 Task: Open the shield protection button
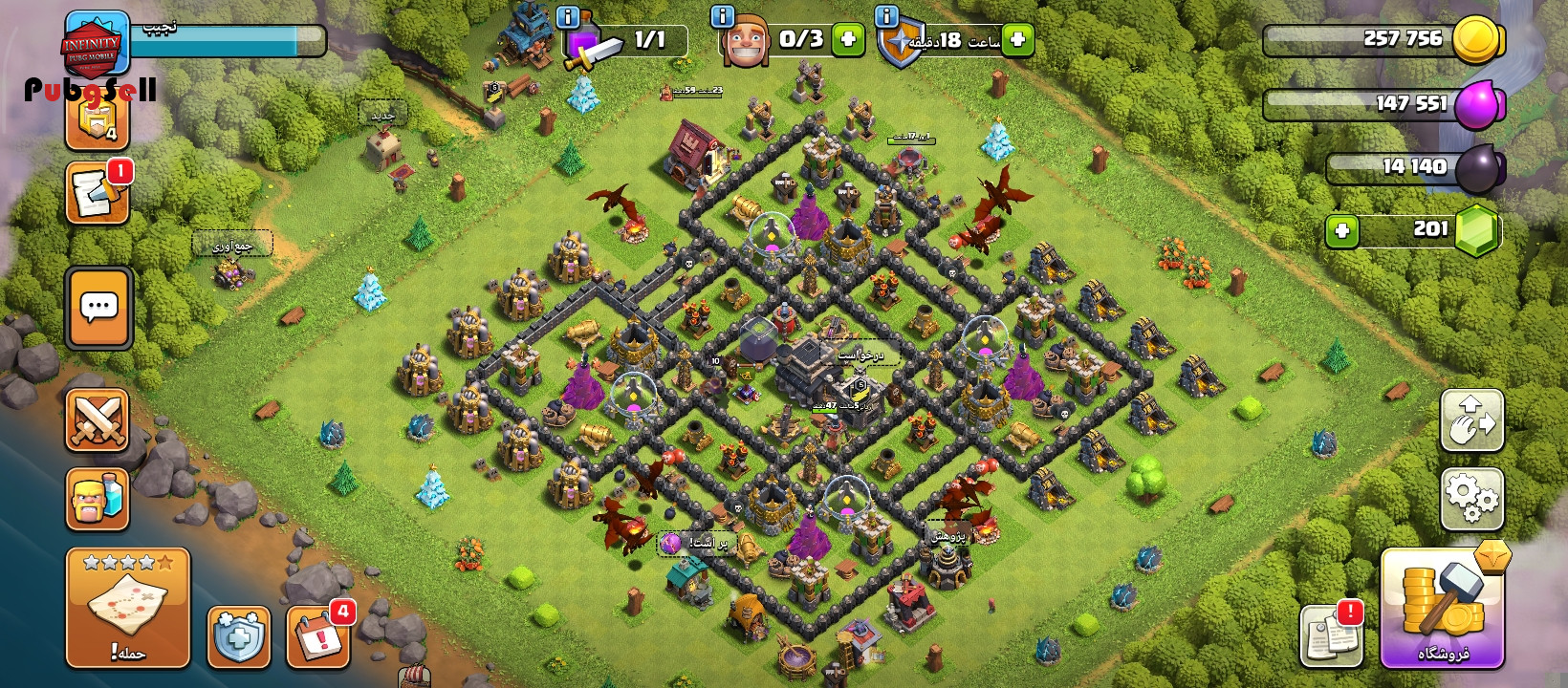pyautogui.click(x=239, y=636)
